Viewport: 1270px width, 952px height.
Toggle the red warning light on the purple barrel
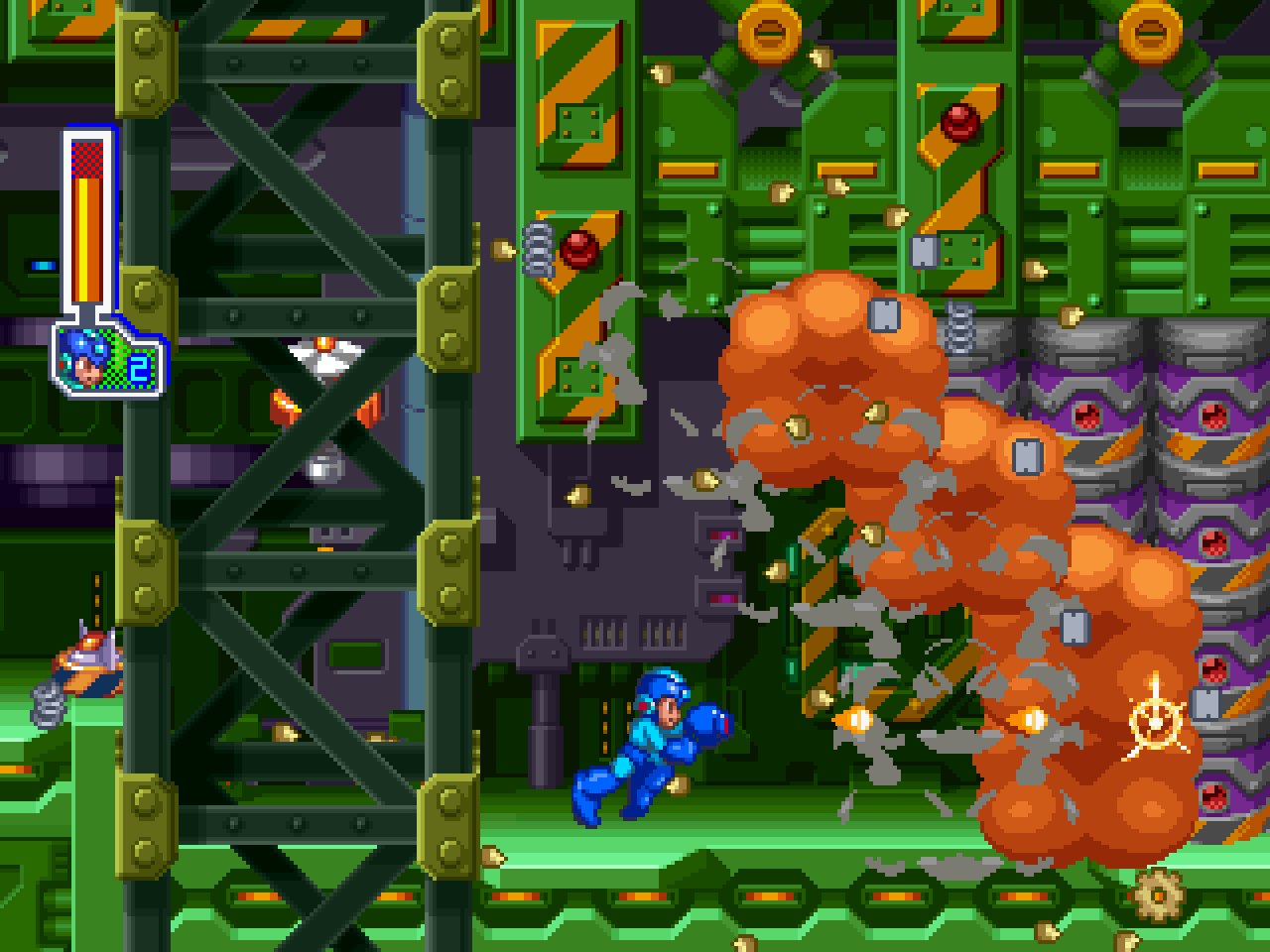(1213, 416)
